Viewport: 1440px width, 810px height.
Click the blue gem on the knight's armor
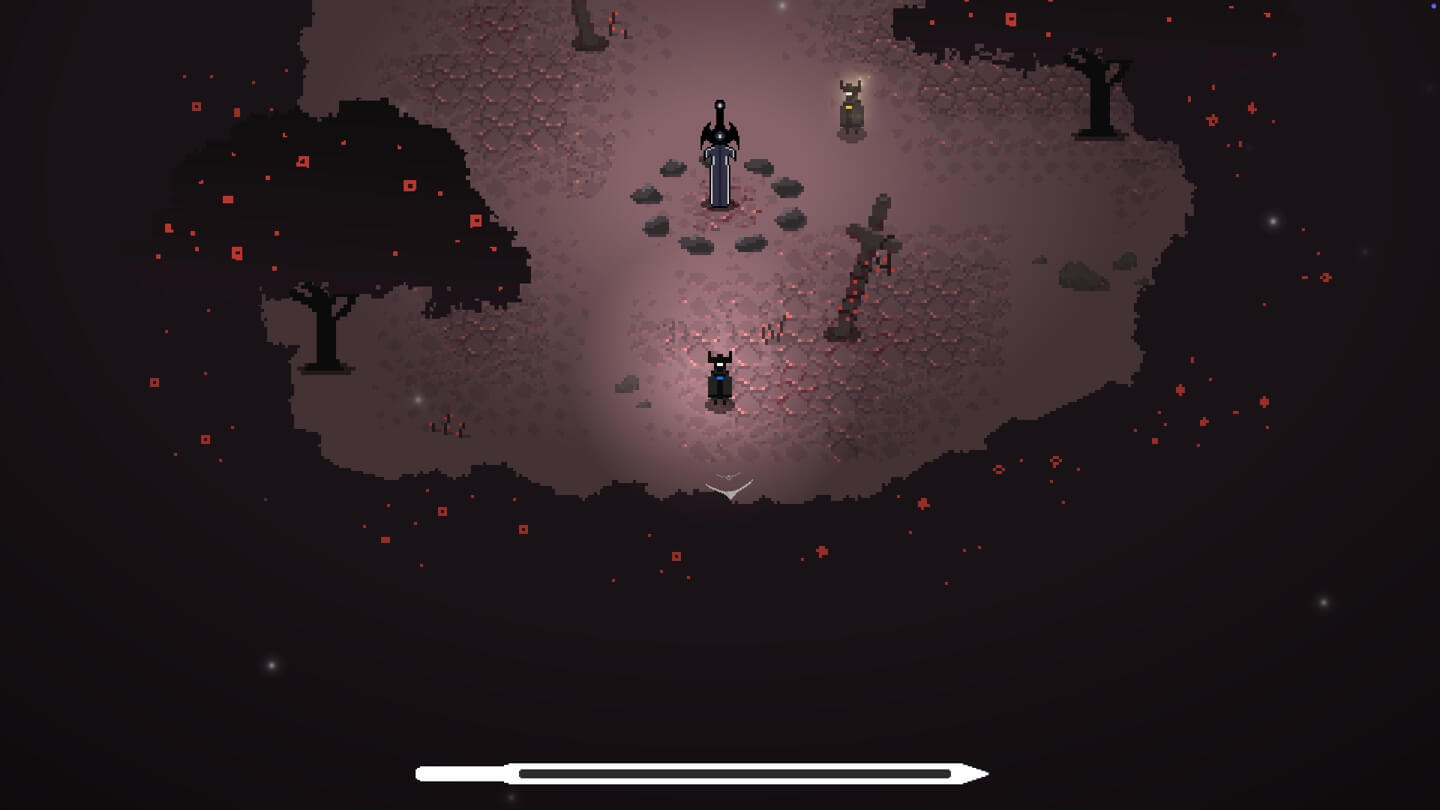tap(718, 378)
